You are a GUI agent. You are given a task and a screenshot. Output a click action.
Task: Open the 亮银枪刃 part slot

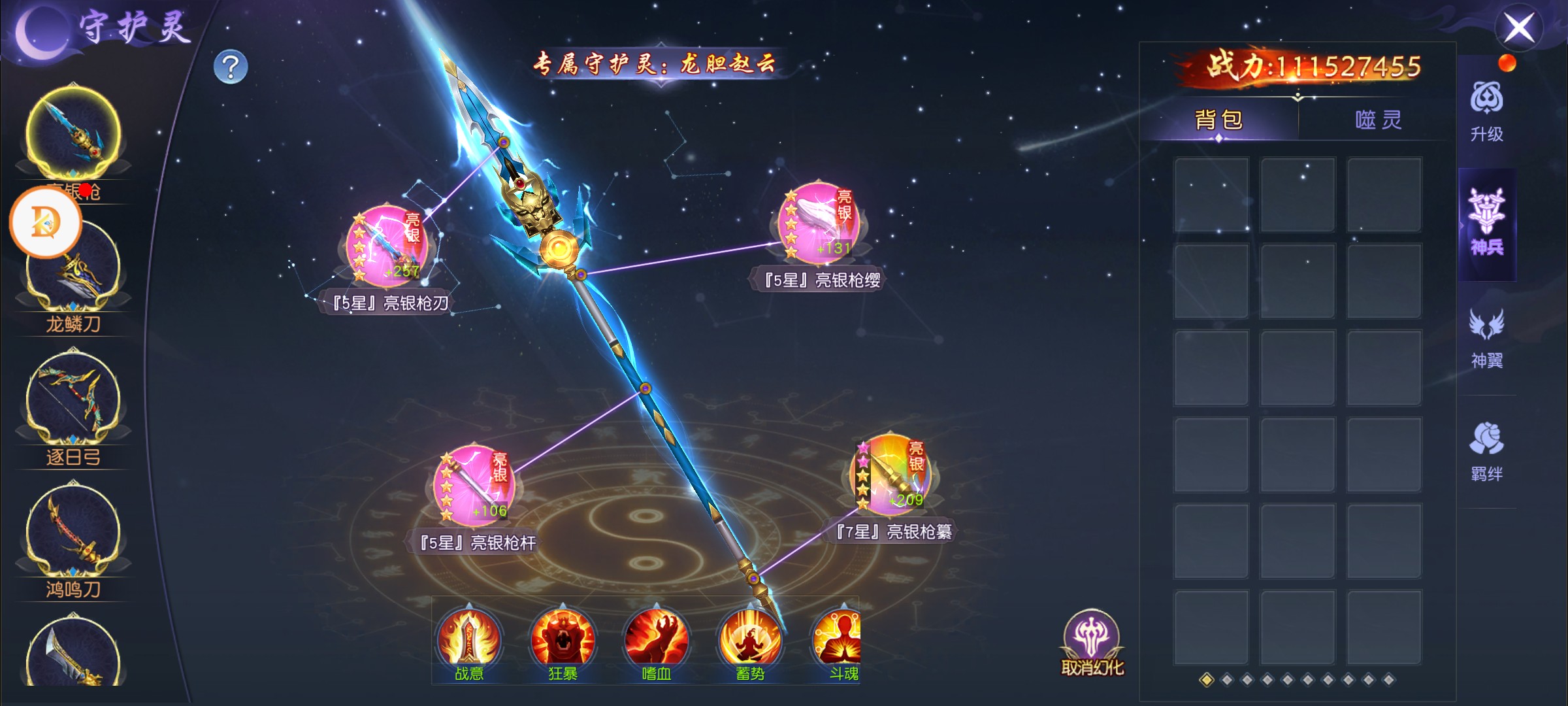click(x=387, y=246)
